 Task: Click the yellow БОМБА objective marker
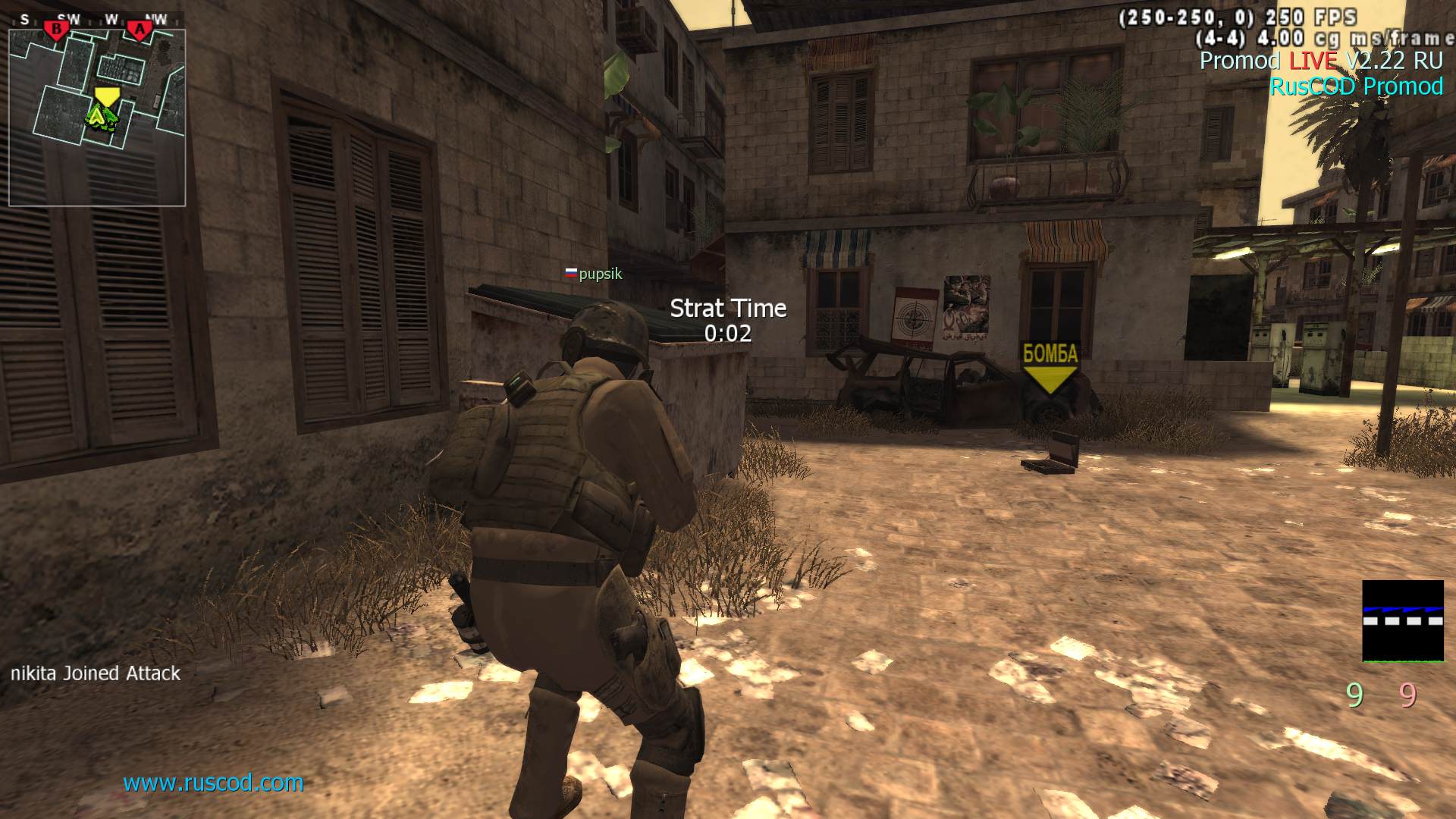click(x=1050, y=369)
